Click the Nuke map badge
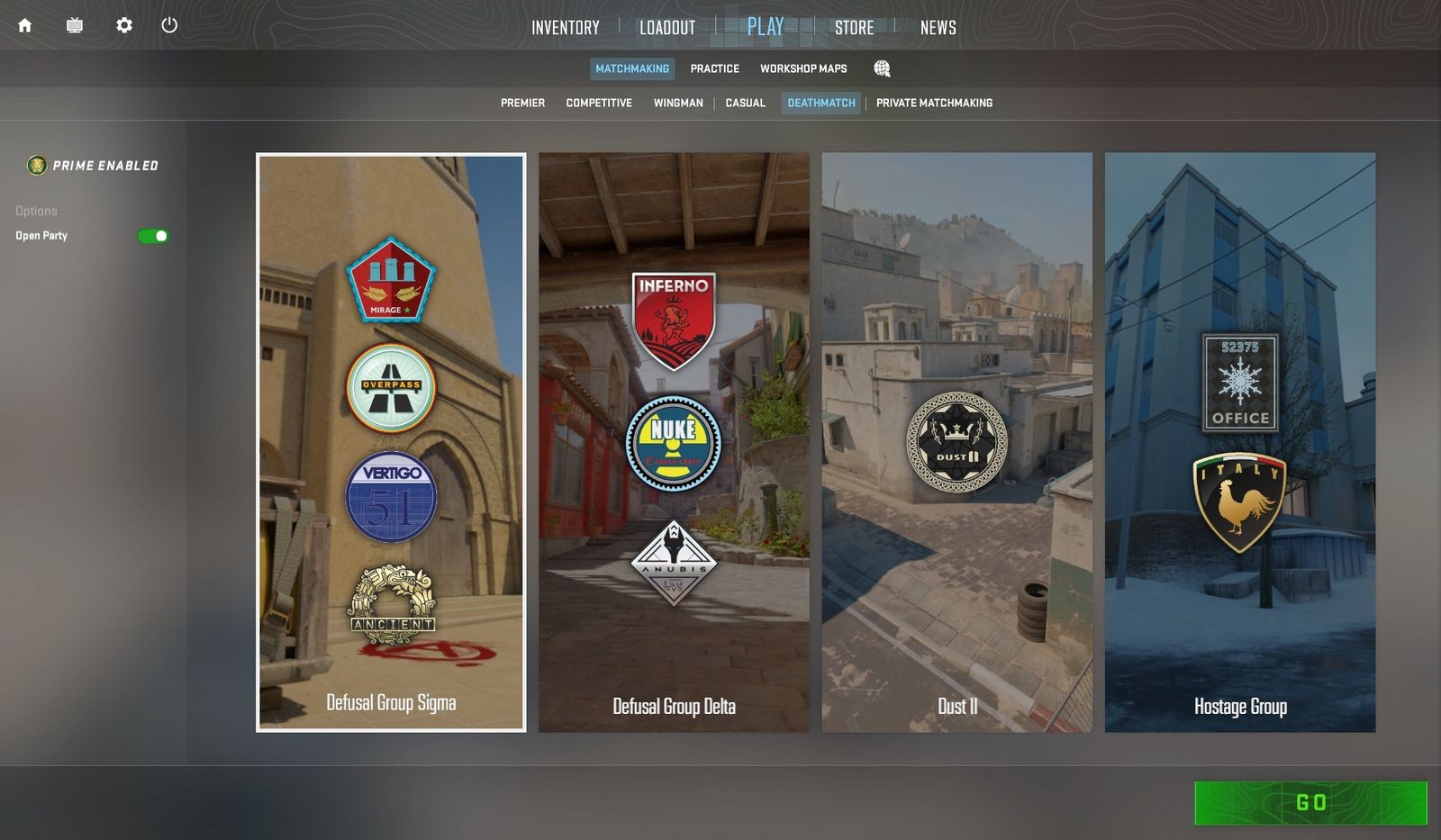Viewport: 1441px width, 840px height. (x=674, y=441)
